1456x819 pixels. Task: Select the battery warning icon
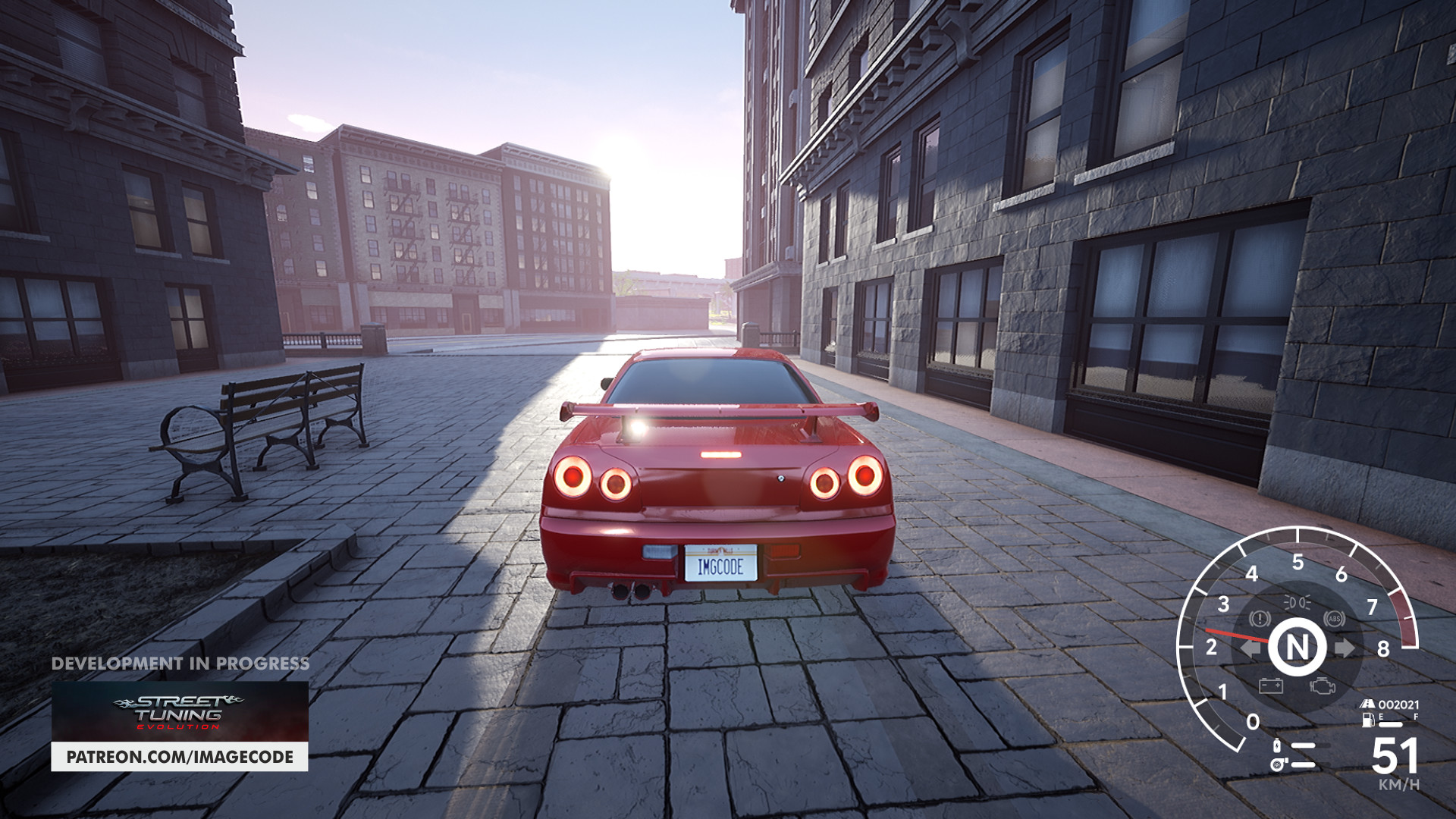coord(1272,685)
